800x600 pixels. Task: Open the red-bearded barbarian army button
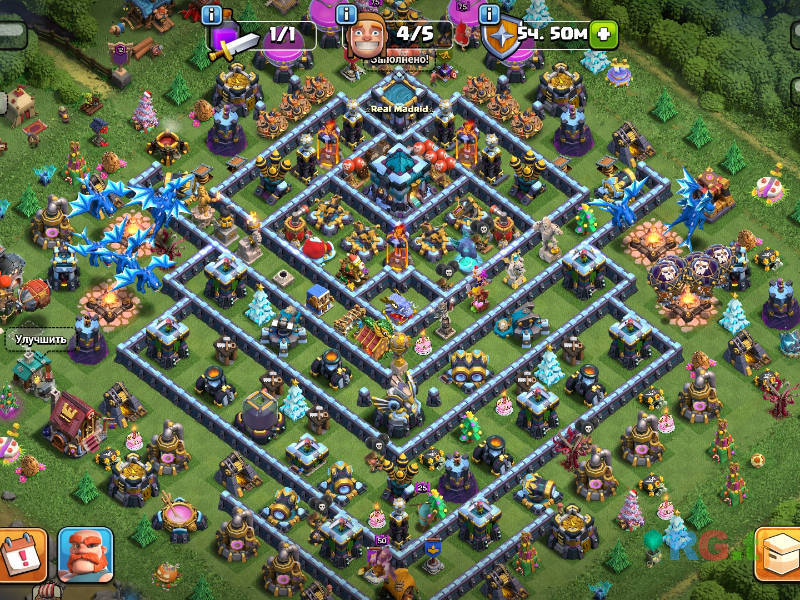[x=85, y=553]
